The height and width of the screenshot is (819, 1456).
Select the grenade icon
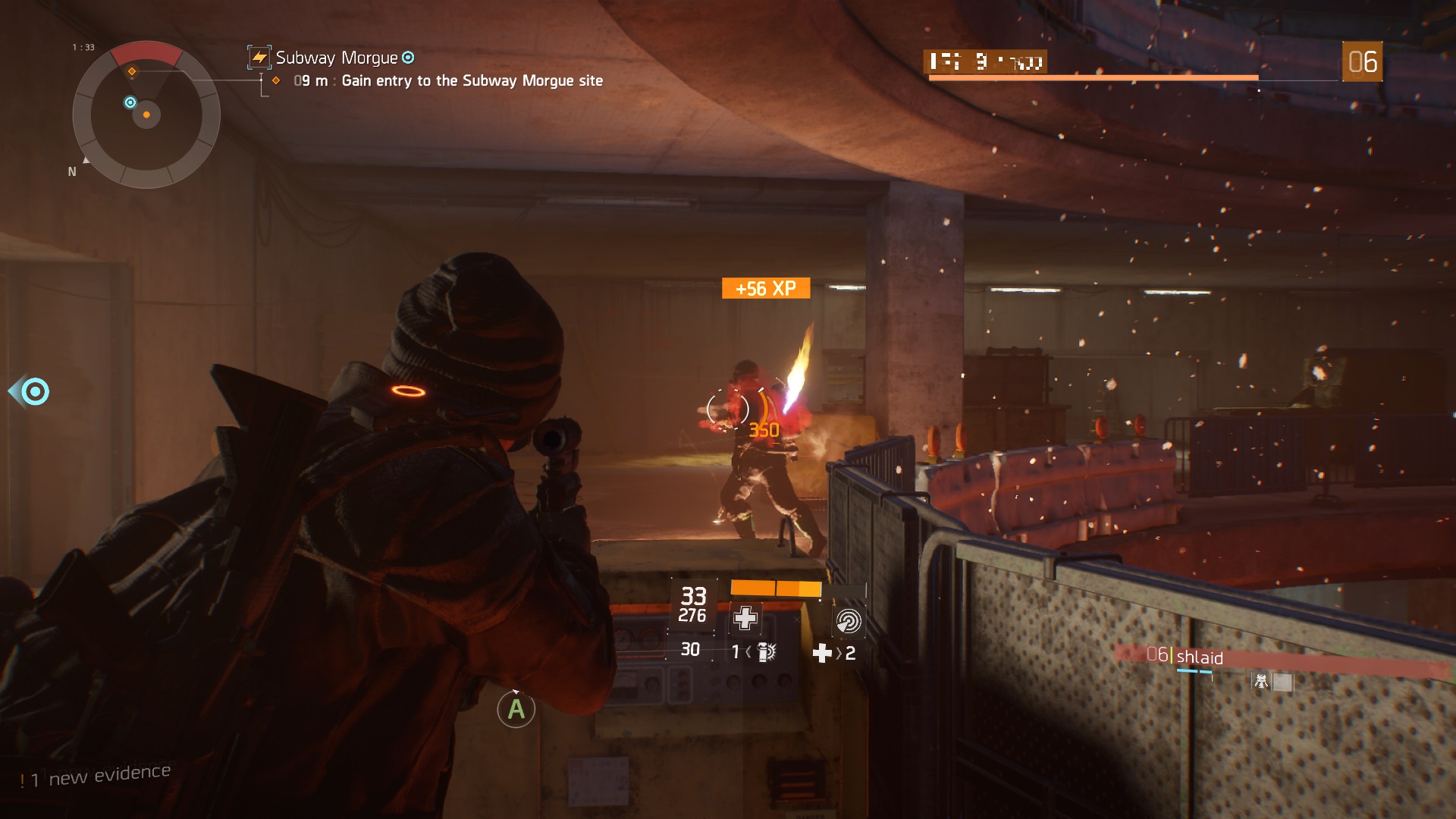coord(767,652)
